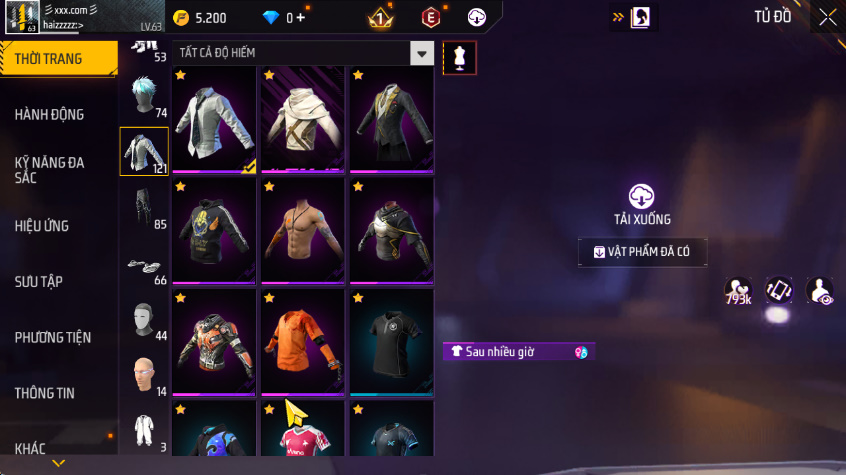Choose the black suit with gold trim
Viewport: 846px width, 475px height.
pos(391,120)
